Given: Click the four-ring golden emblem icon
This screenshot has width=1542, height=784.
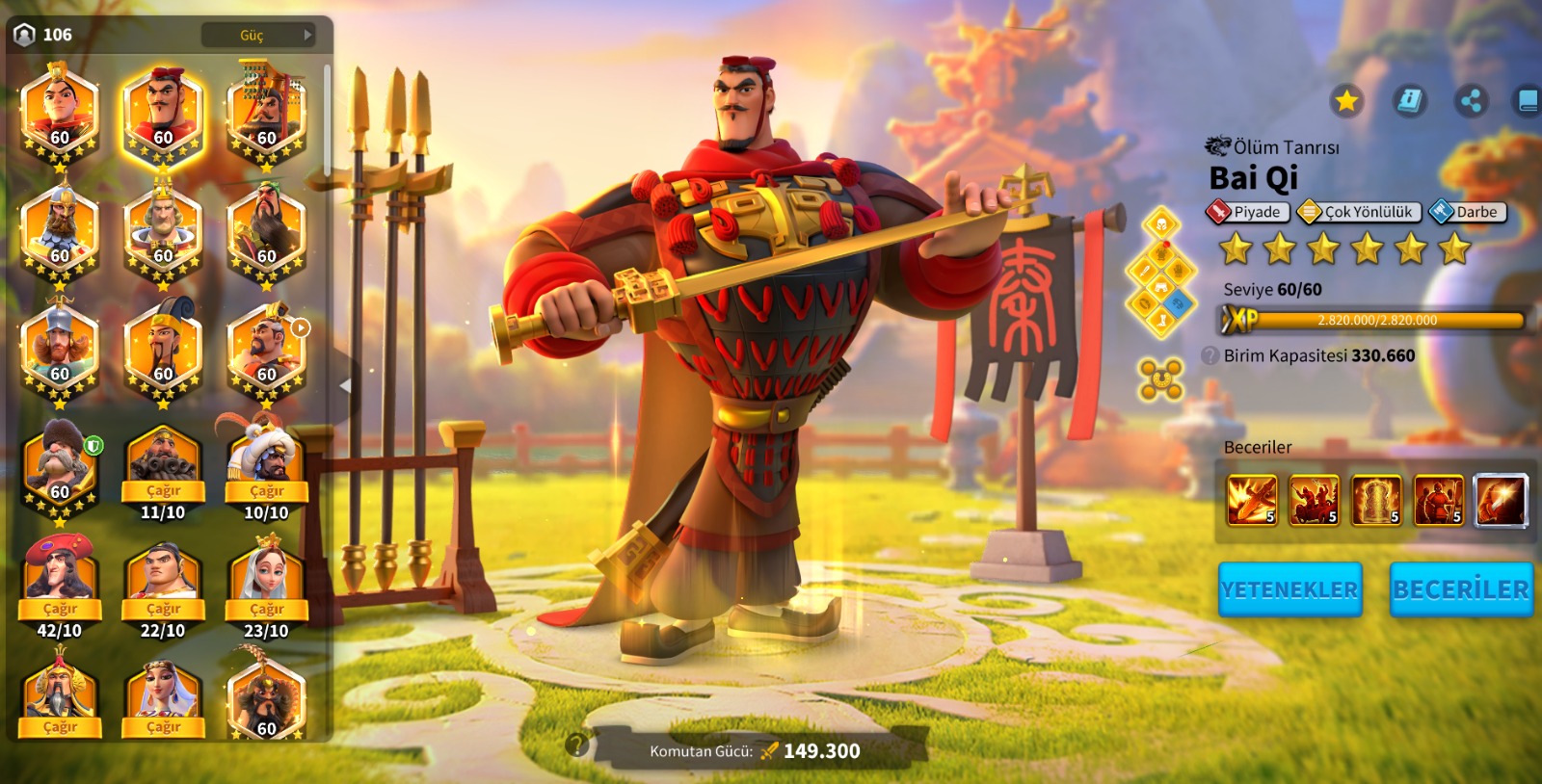Looking at the screenshot, I should coord(1160,379).
